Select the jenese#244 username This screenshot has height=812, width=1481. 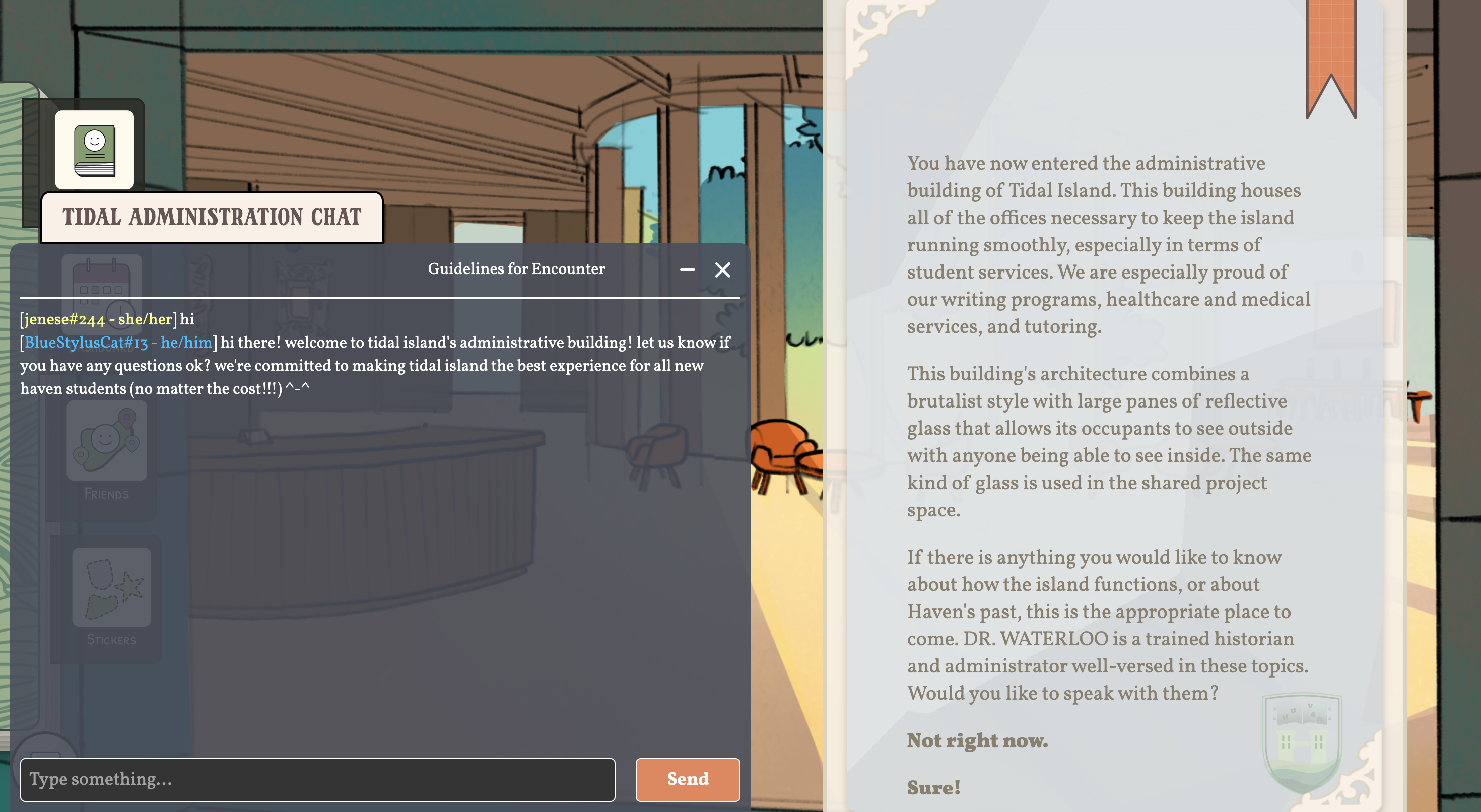[64, 319]
